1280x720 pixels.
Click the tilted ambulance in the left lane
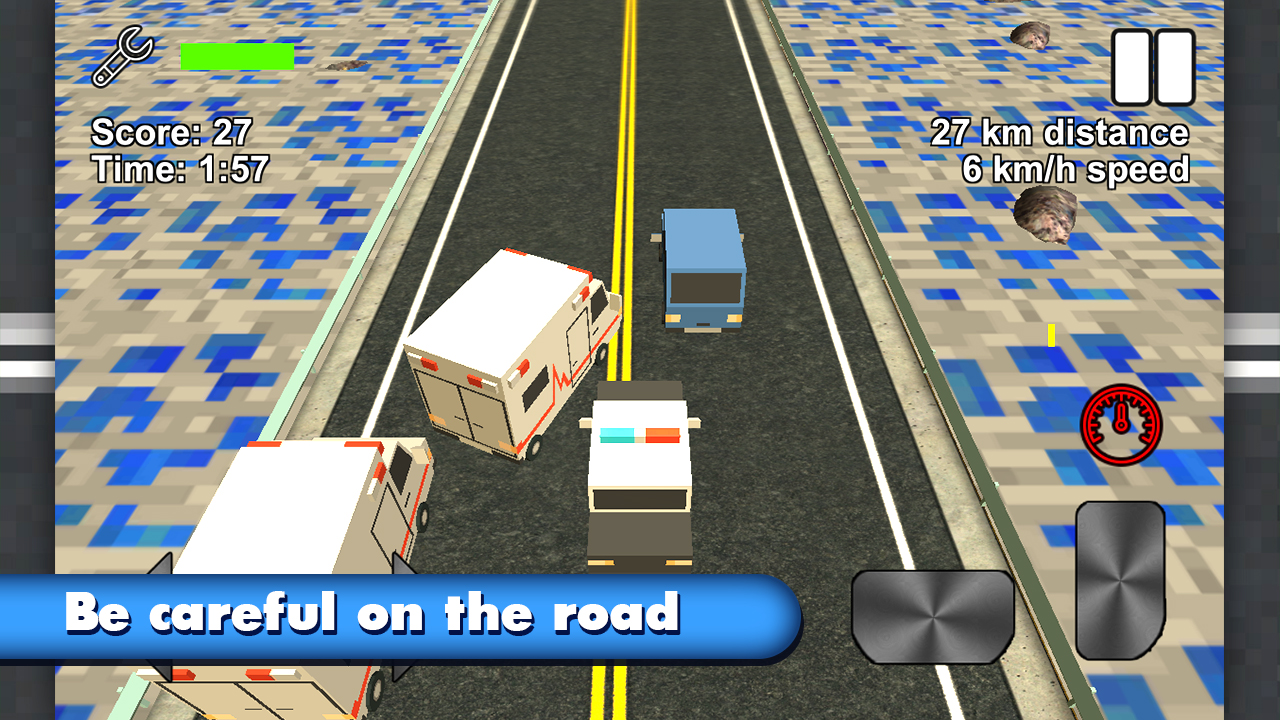tap(510, 350)
